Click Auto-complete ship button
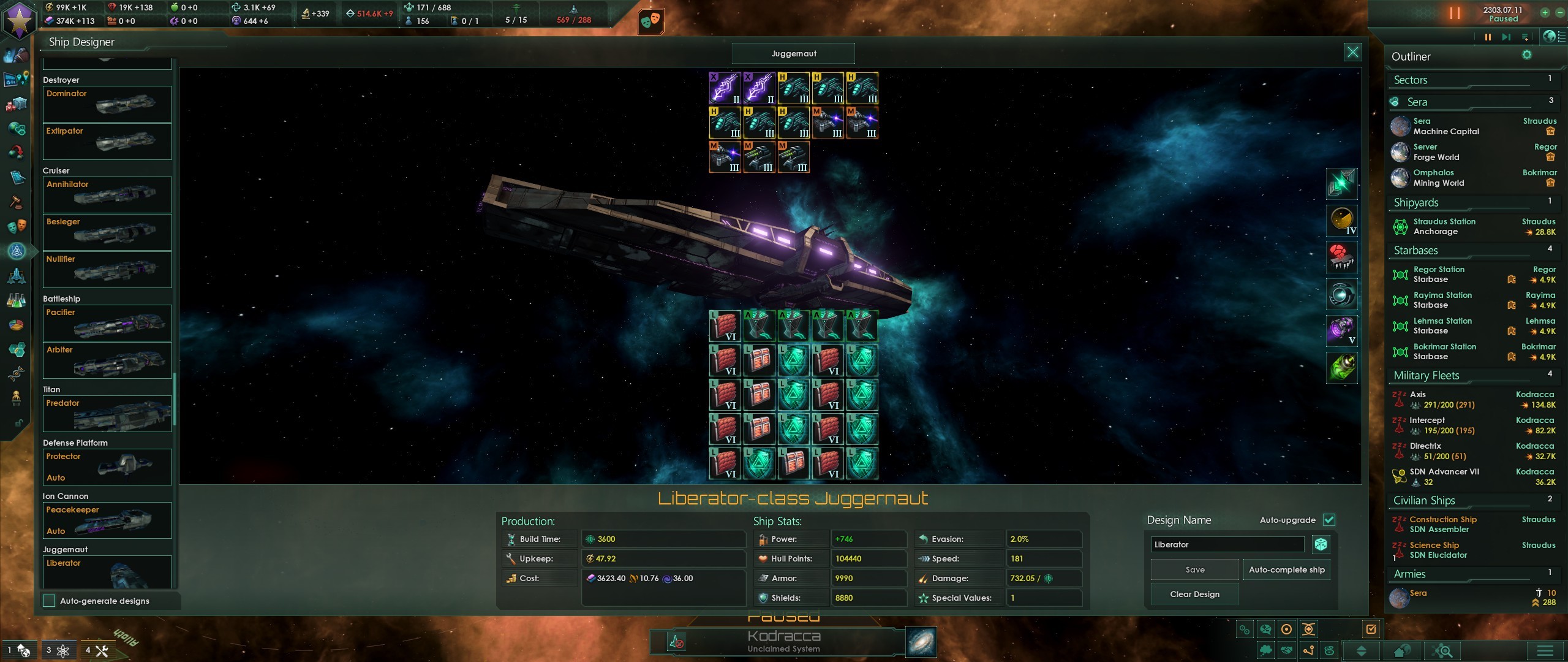Screen dimensions: 1568x662 click(1286, 569)
